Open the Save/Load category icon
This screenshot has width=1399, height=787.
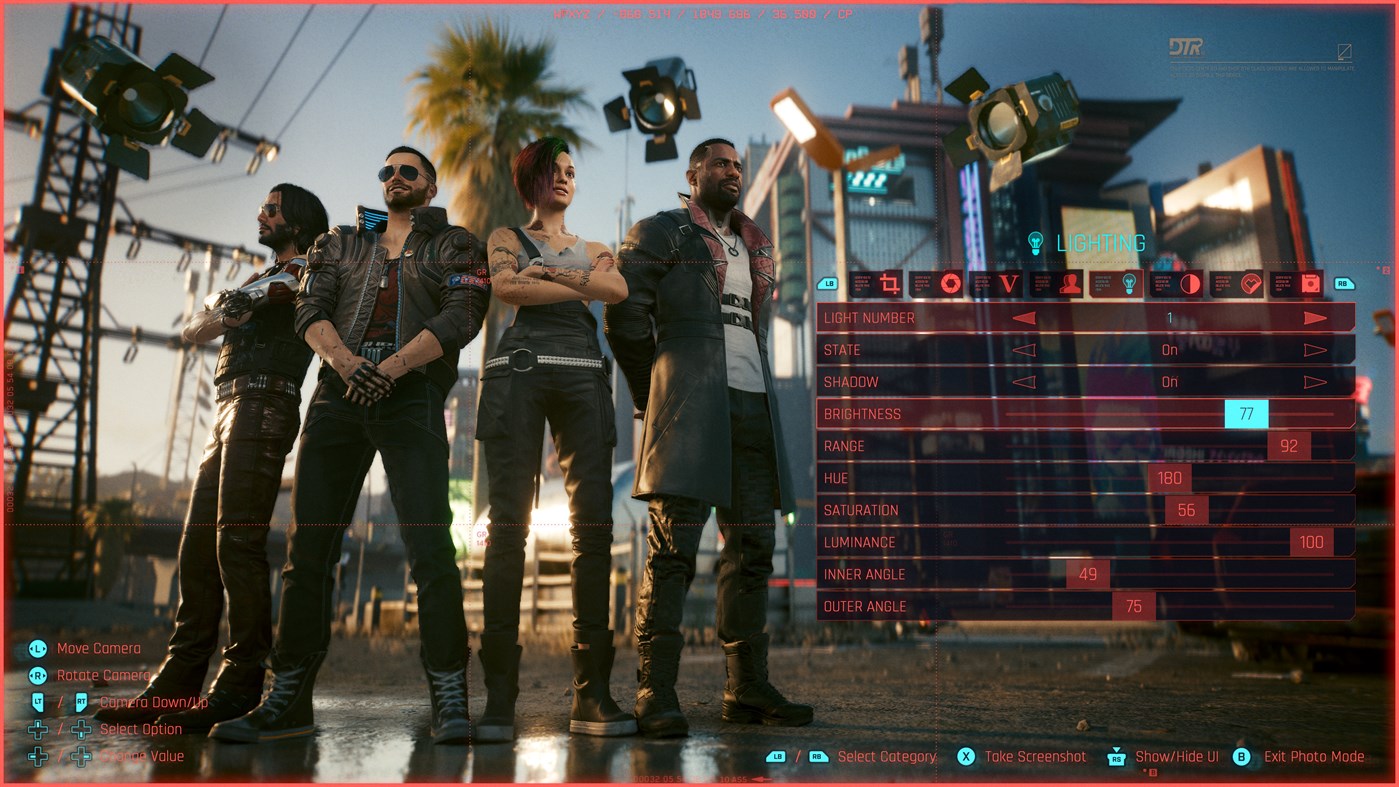pyautogui.click(x=1310, y=283)
